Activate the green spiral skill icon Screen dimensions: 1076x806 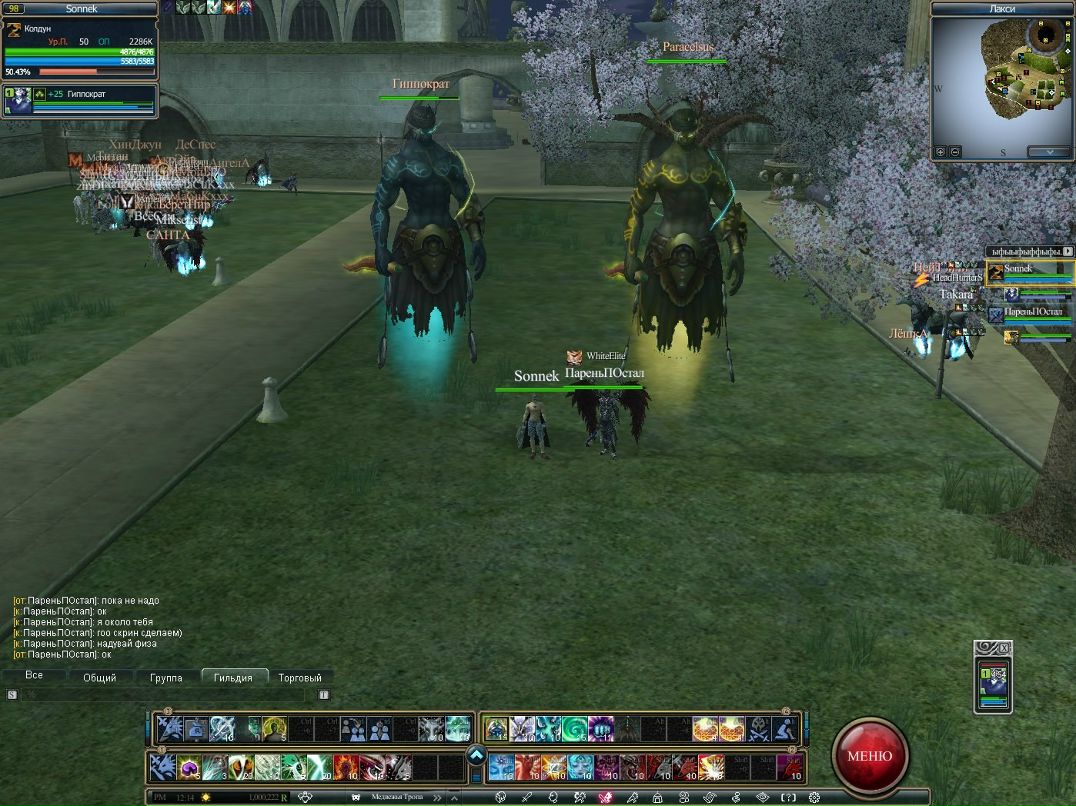click(x=574, y=729)
